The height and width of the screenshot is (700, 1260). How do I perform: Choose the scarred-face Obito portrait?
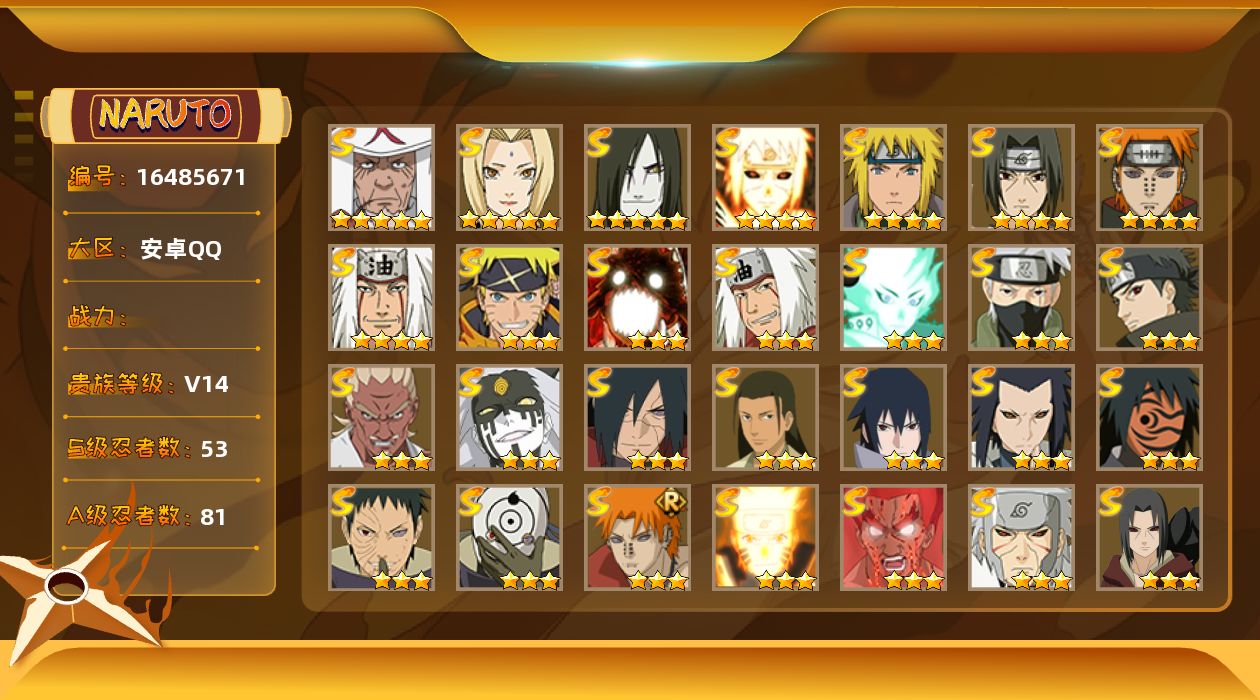(x=381, y=538)
